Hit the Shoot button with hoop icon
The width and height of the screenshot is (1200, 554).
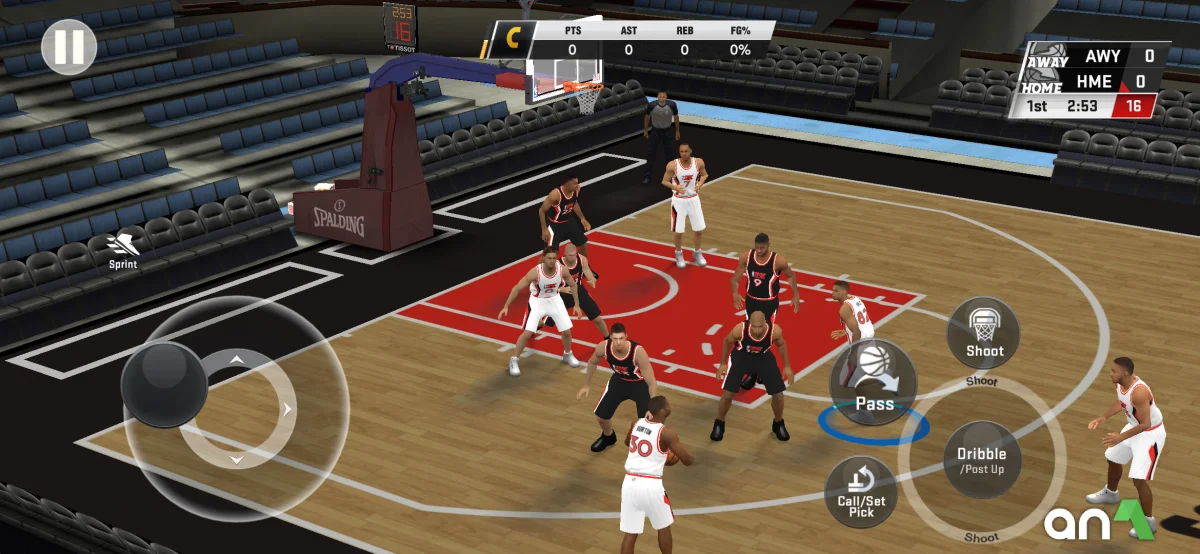click(984, 334)
